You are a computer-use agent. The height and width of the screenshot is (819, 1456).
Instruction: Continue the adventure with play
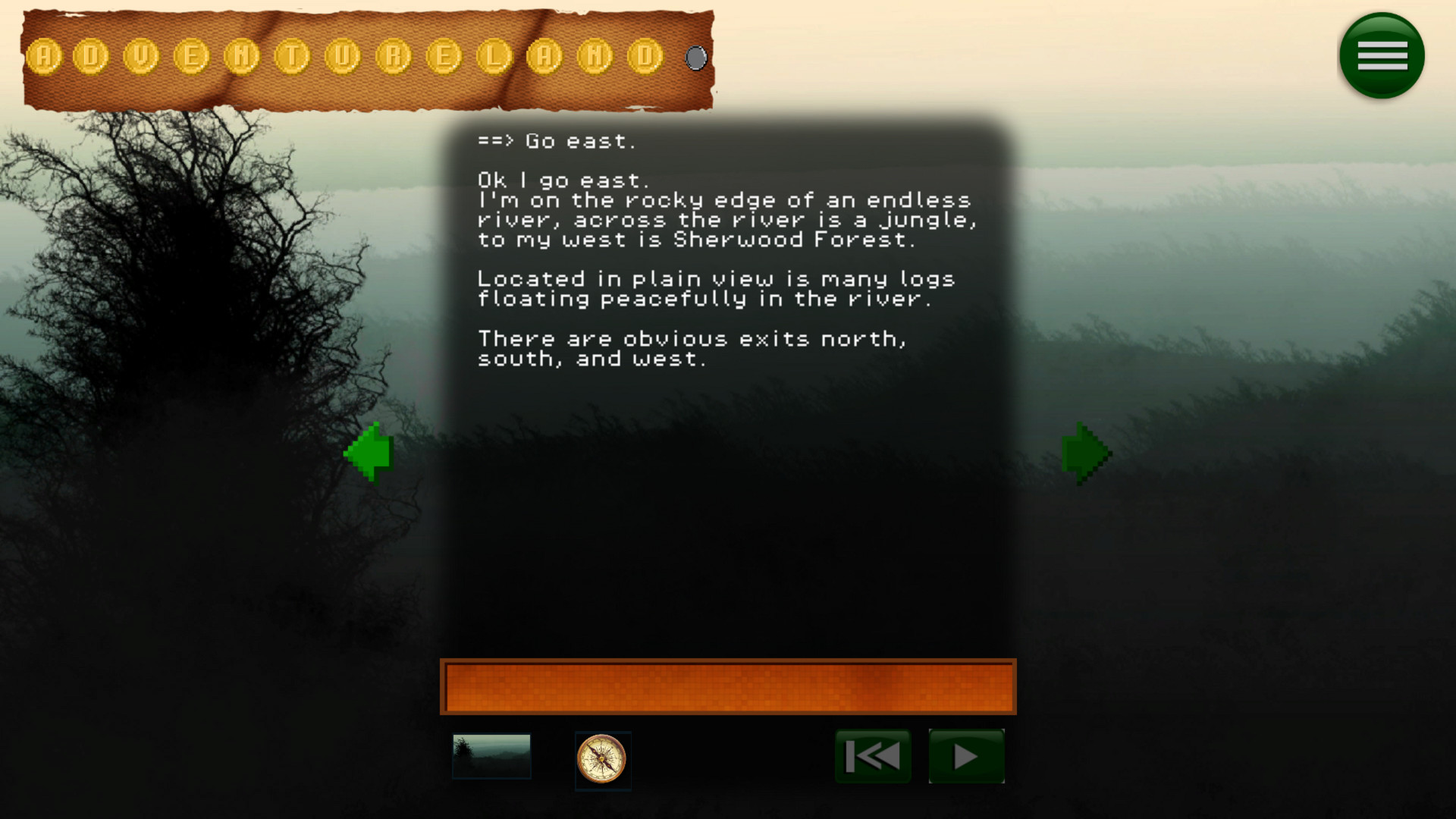(x=966, y=755)
